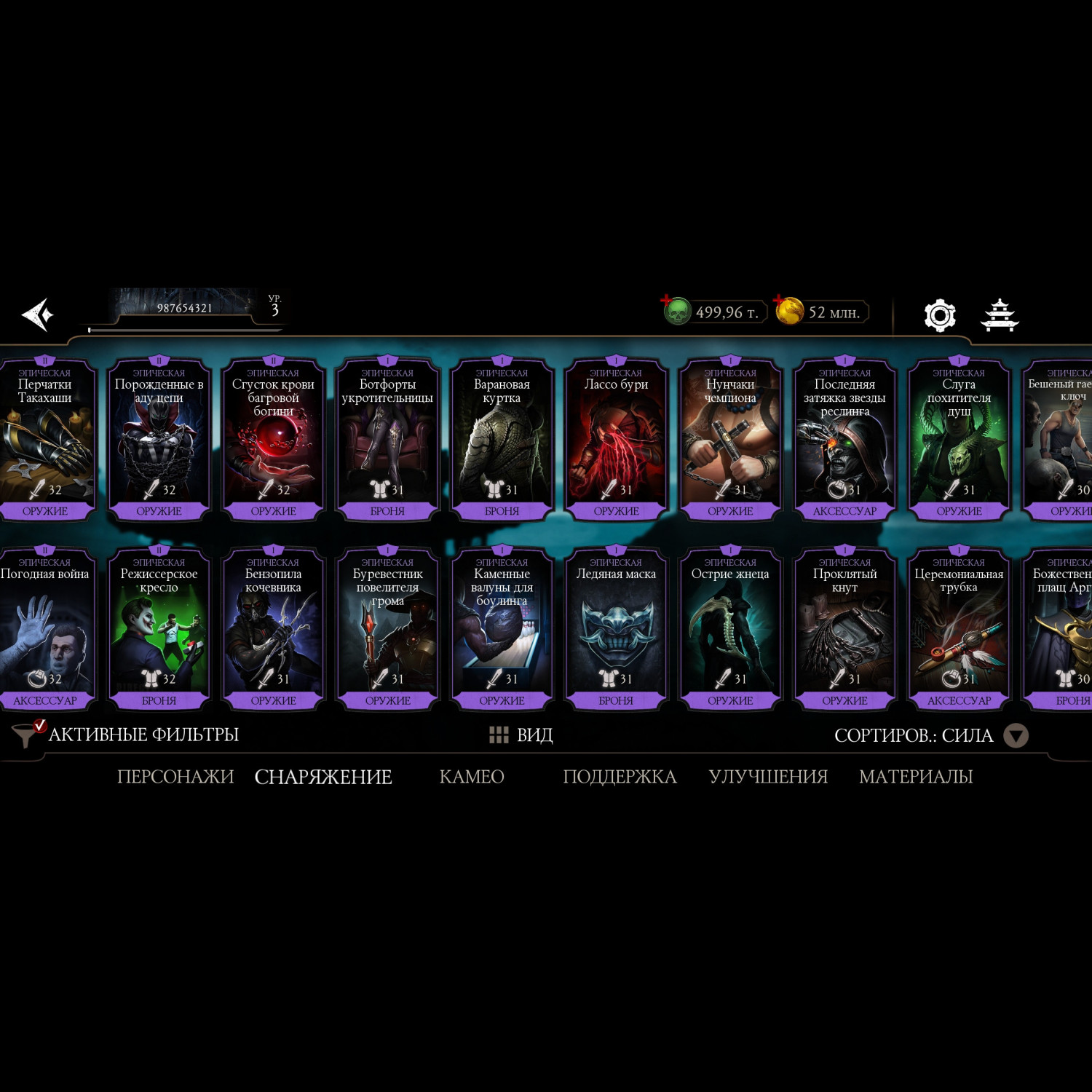This screenshot has height=1092, width=1092.
Task: Switch to the Персонажи tab
Action: pyautogui.click(x=175, y=777)
